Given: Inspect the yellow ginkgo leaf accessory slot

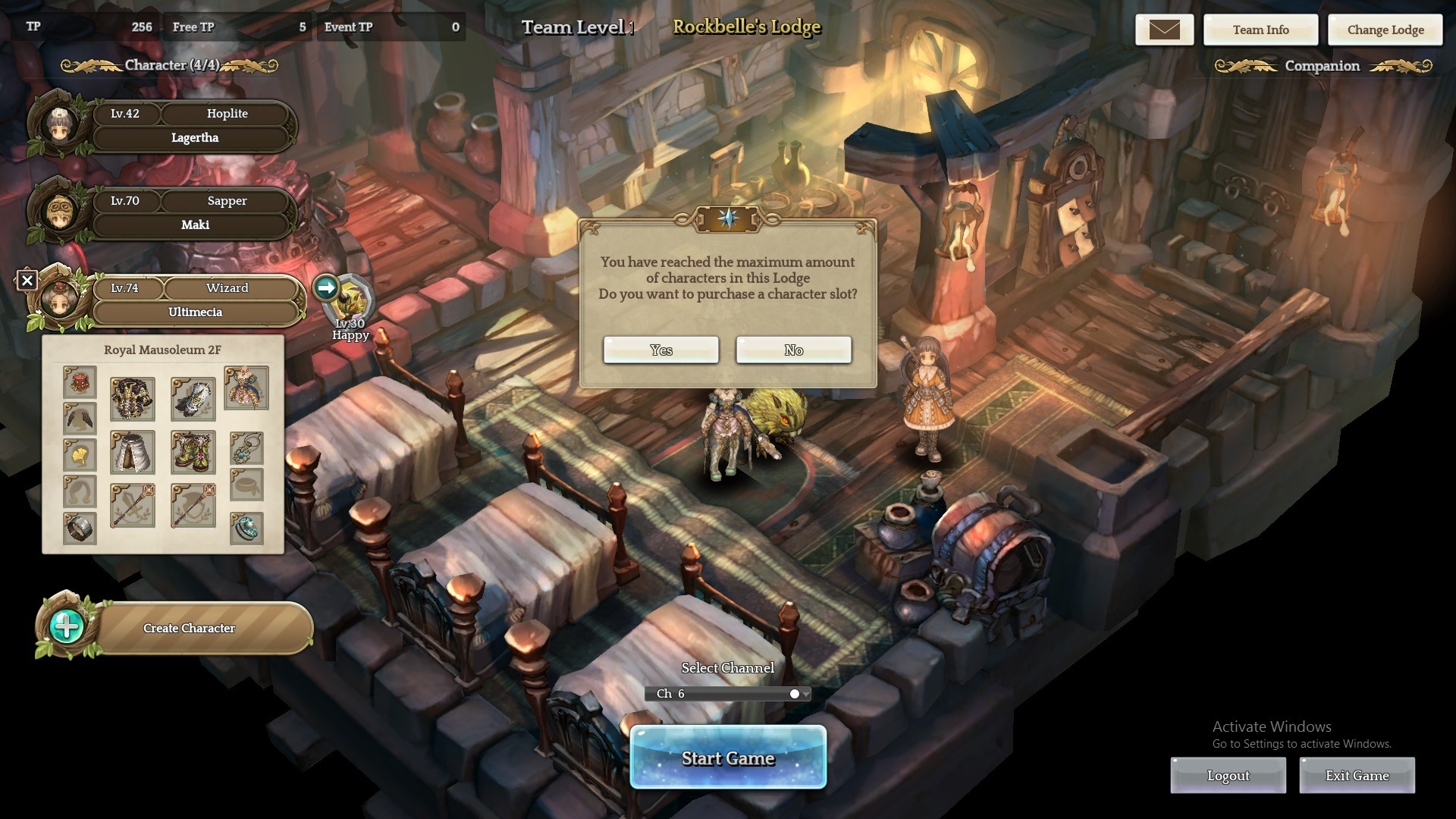Looking at the screenshot, I should click(x=80, y=455).
